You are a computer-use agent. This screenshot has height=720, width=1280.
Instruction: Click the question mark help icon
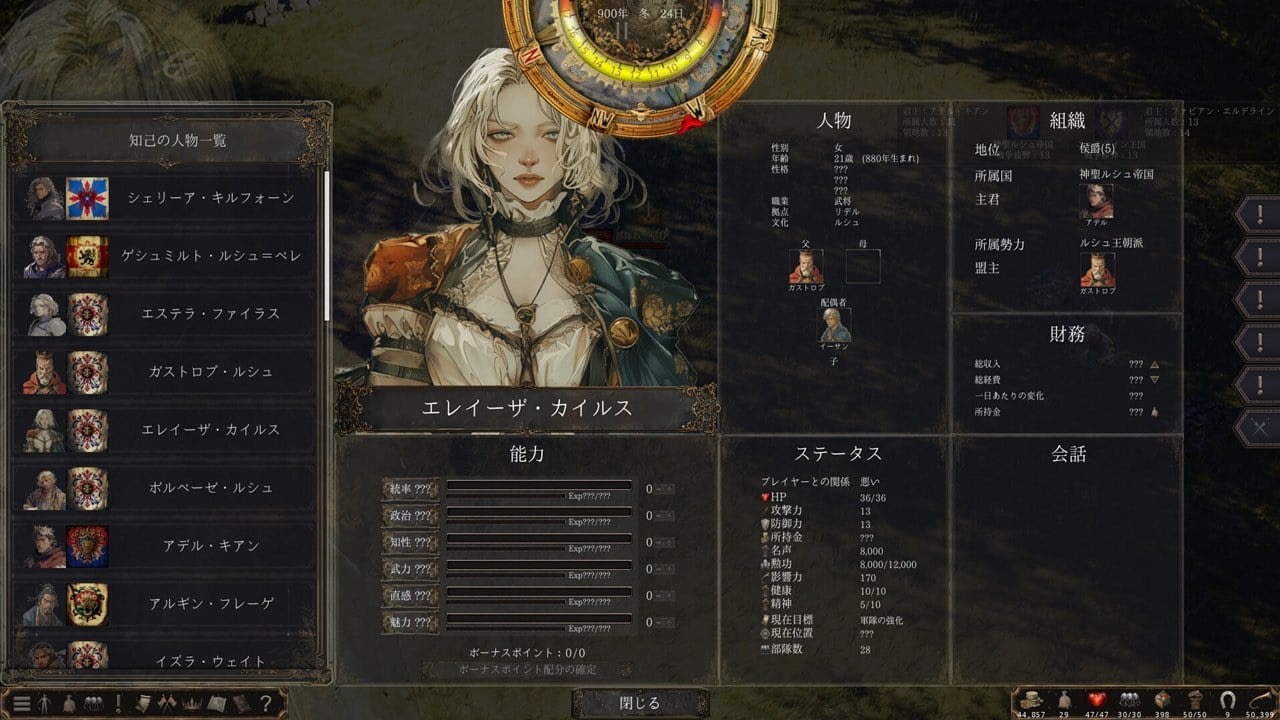(x=265, y=703)
